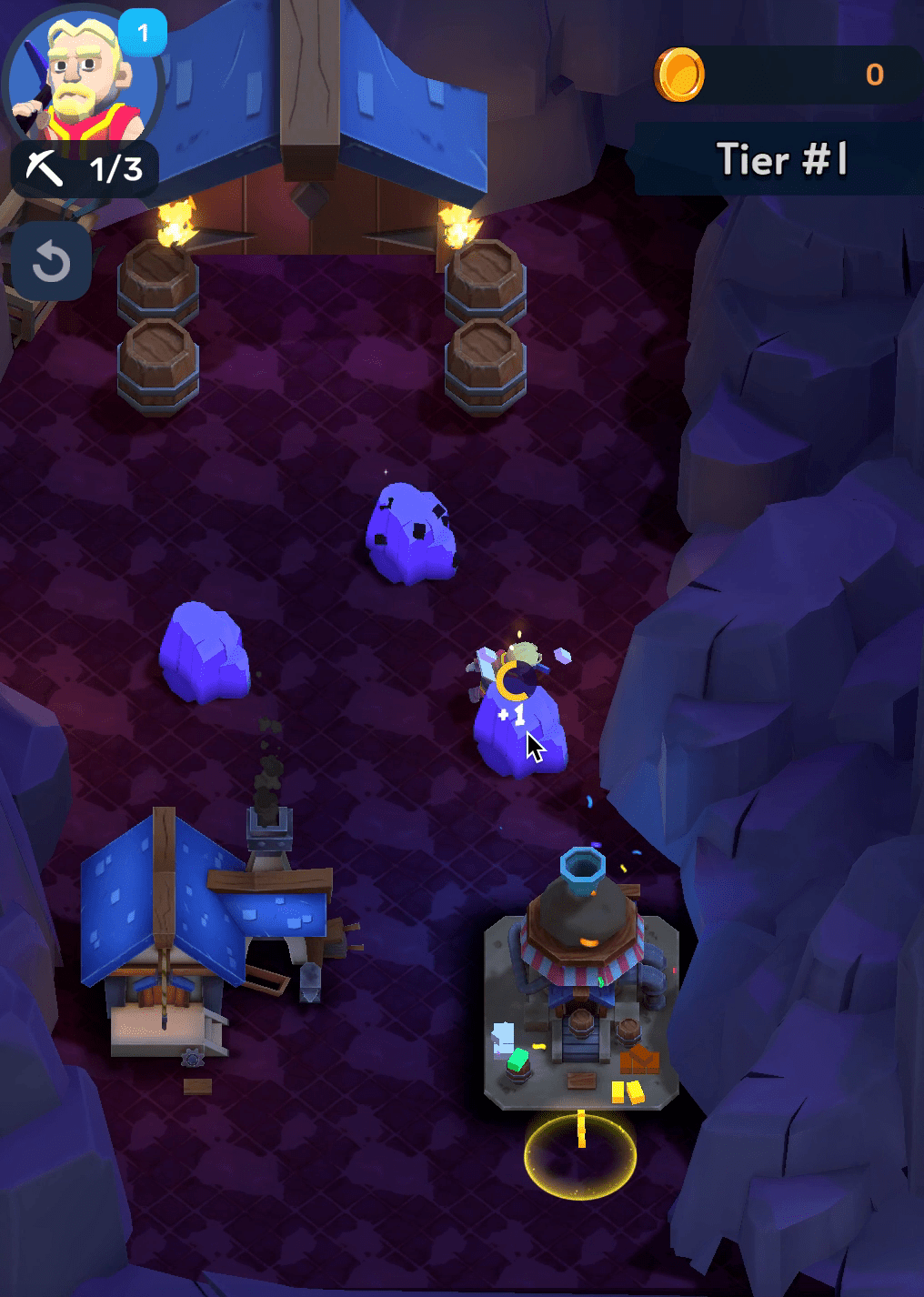Hit the circular arrow restart button
Viewport: 924px width, 1297px height.
tap(51, 262)
